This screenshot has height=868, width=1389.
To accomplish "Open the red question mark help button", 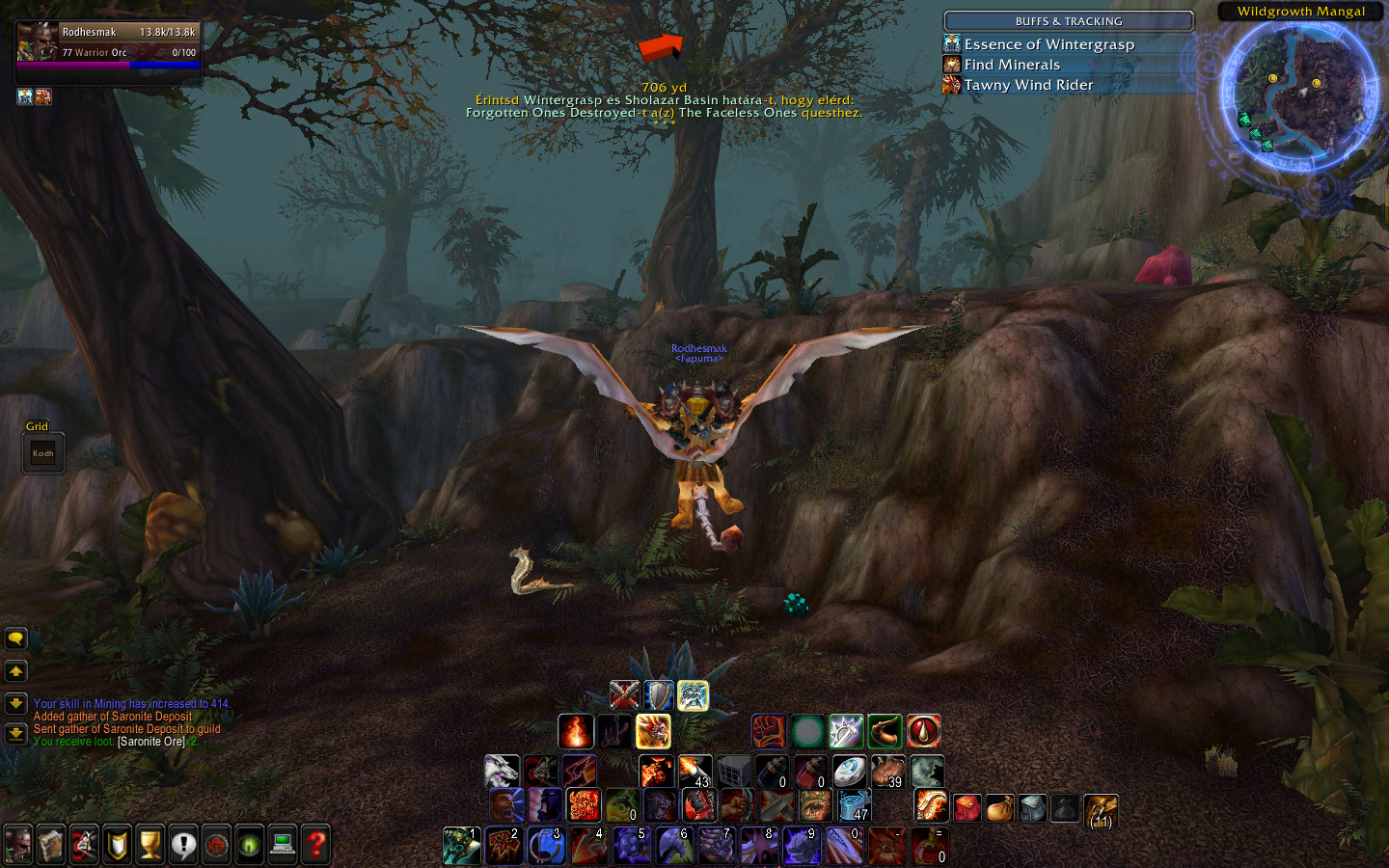I will pyautogui.click(x=315, y=845).
